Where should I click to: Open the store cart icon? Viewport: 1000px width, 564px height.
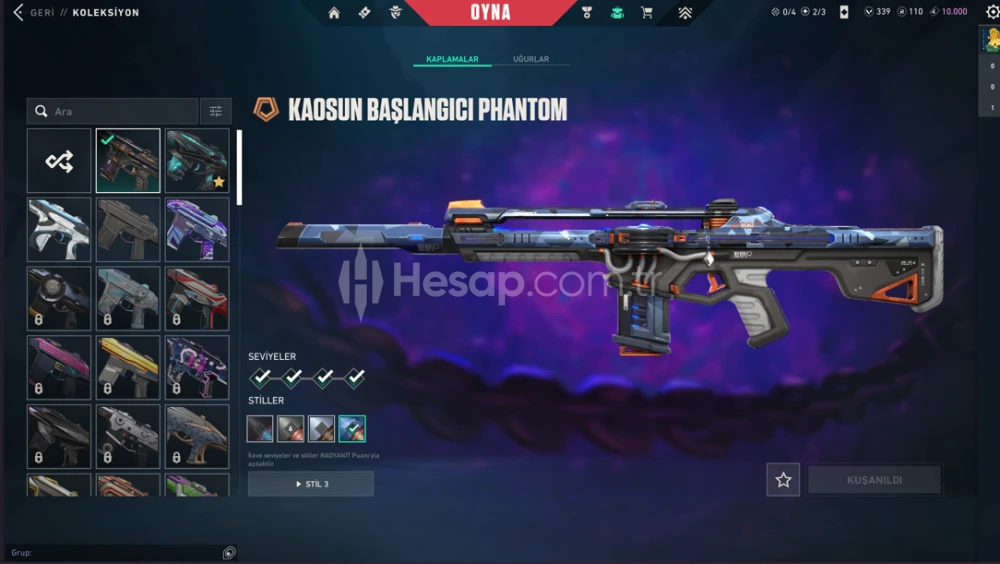point(646,13)
